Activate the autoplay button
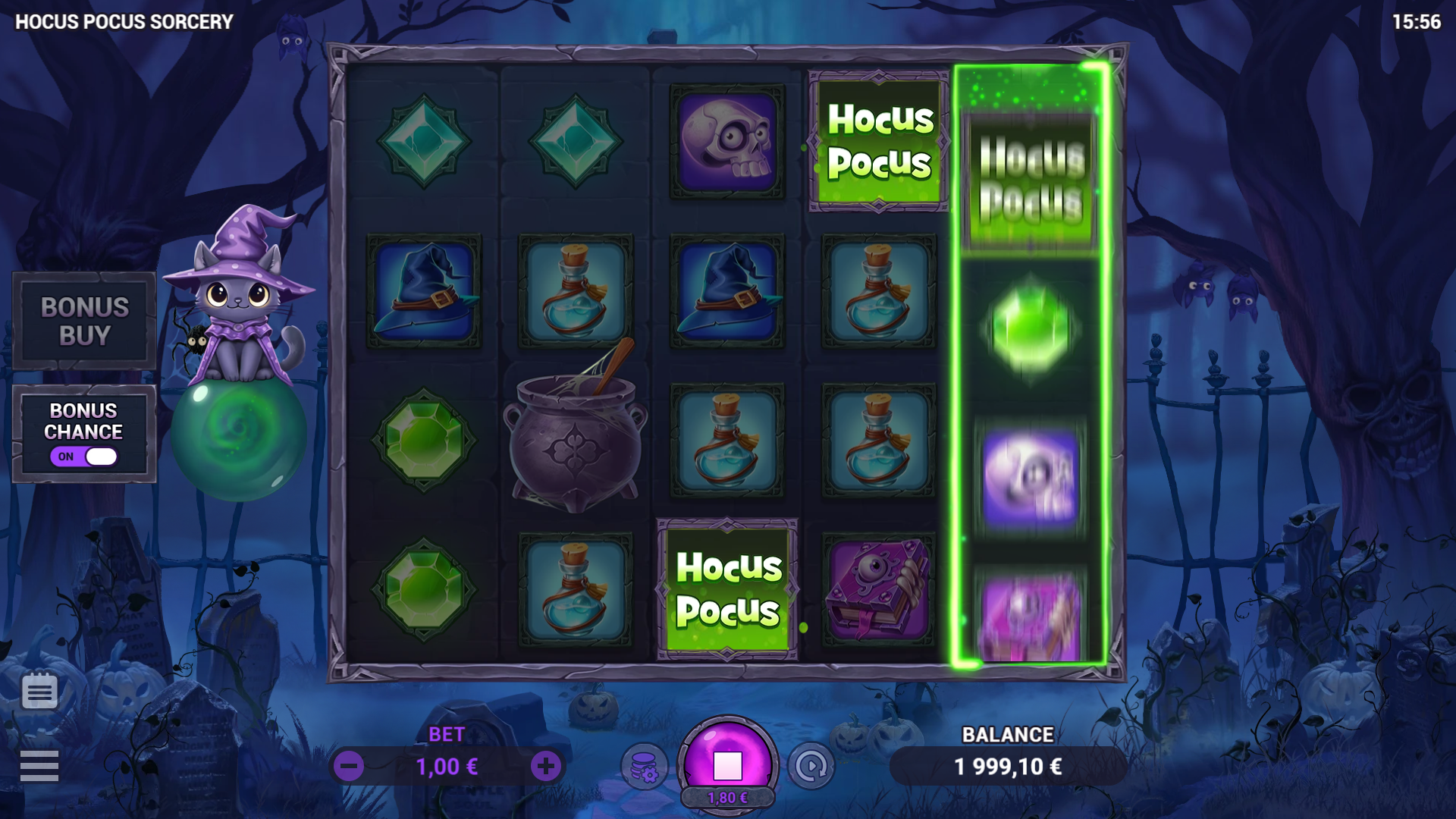The image size is (1456, 819). [811, 767]
